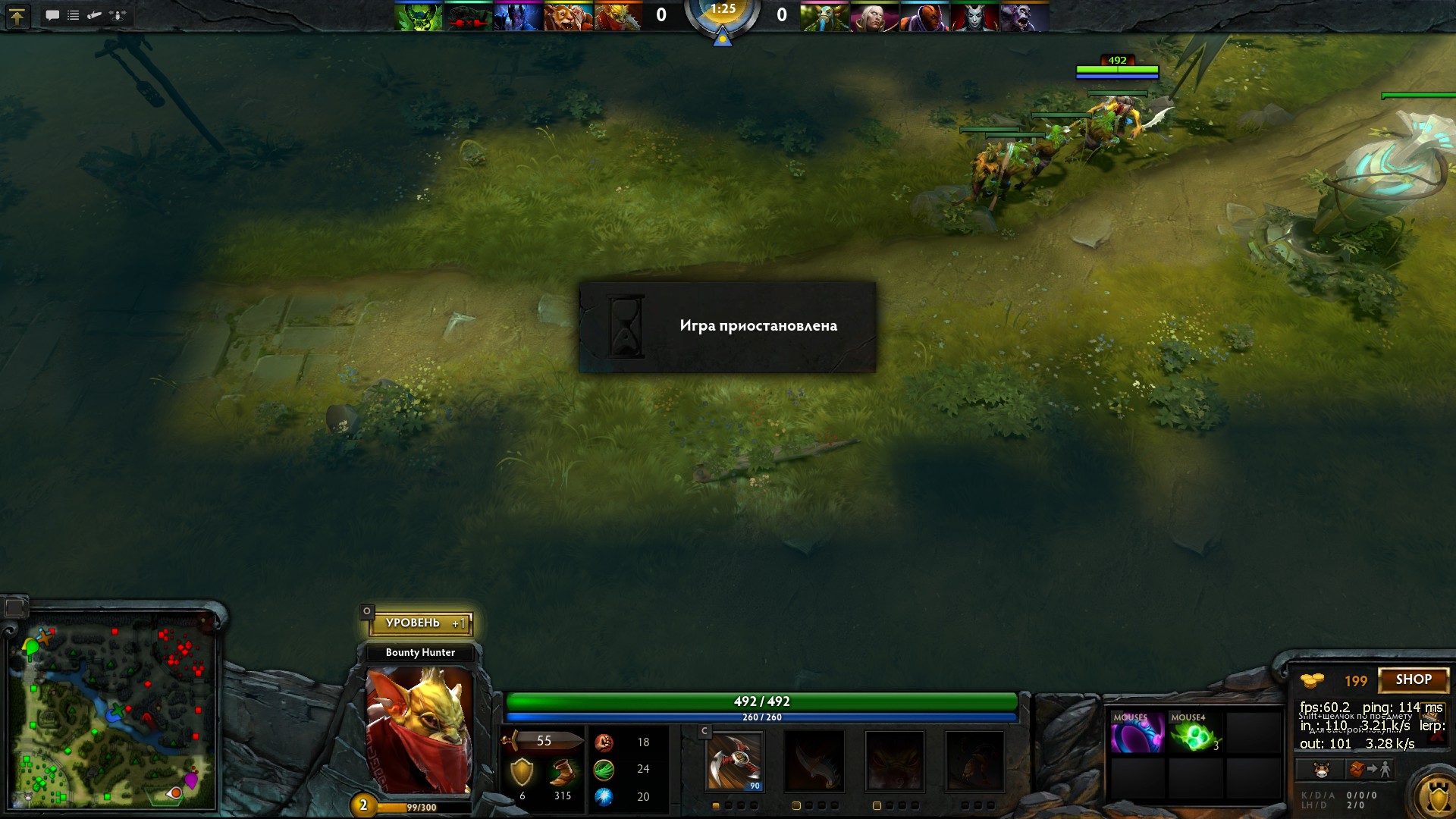Select the first Radiant hero portrait

click(418, 16)
